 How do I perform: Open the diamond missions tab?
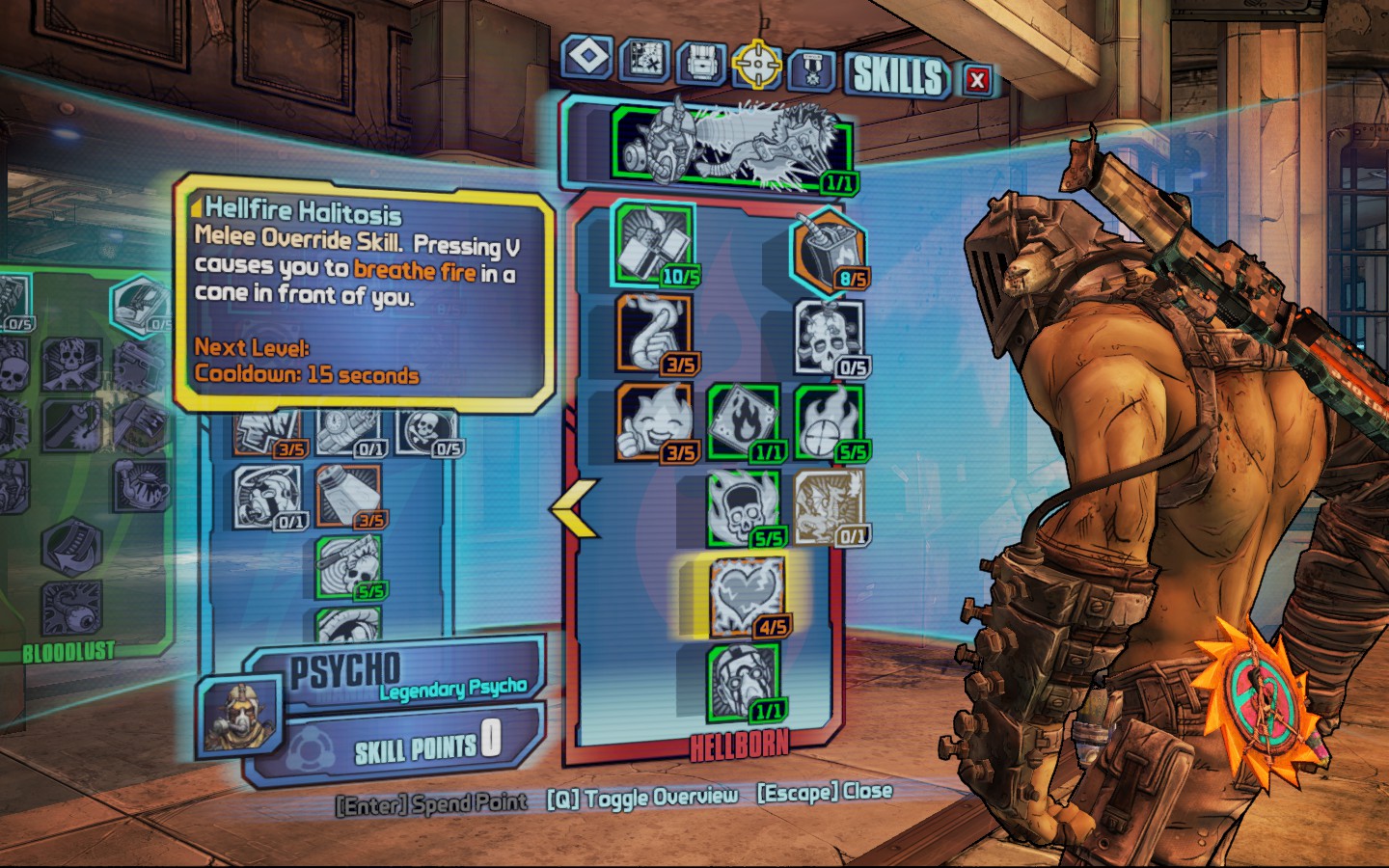coord(586,57)
